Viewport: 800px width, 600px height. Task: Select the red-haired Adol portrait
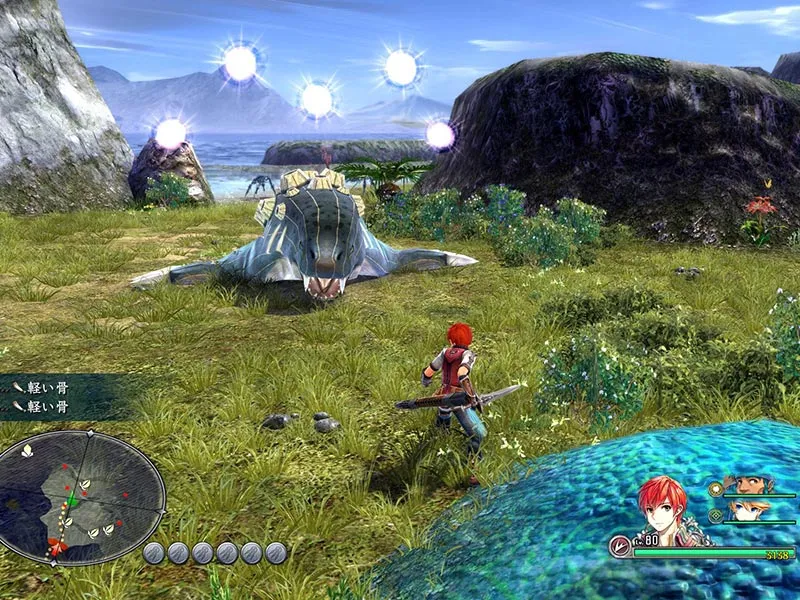663,508
